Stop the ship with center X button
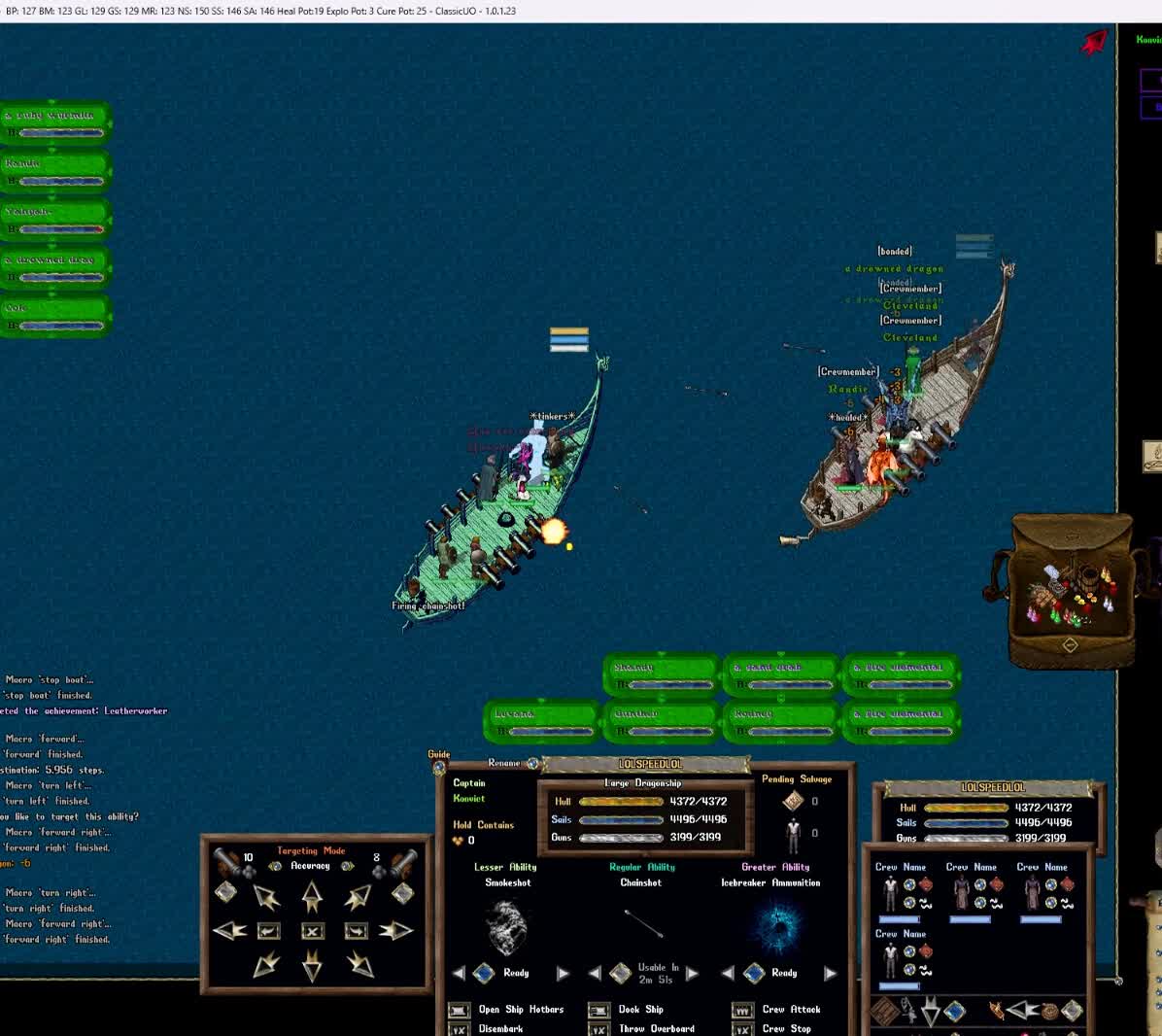The height and width of the screenshot is (1036, 1162). tap(312, 931)
